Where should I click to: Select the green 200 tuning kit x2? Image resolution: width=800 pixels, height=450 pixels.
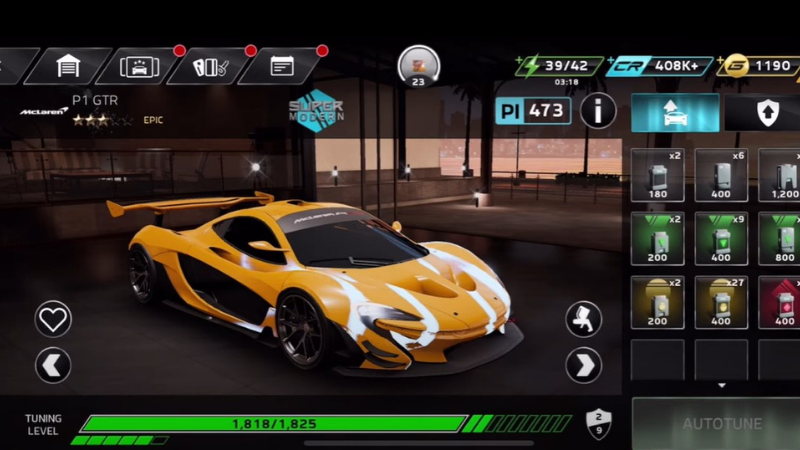point(657,238)
